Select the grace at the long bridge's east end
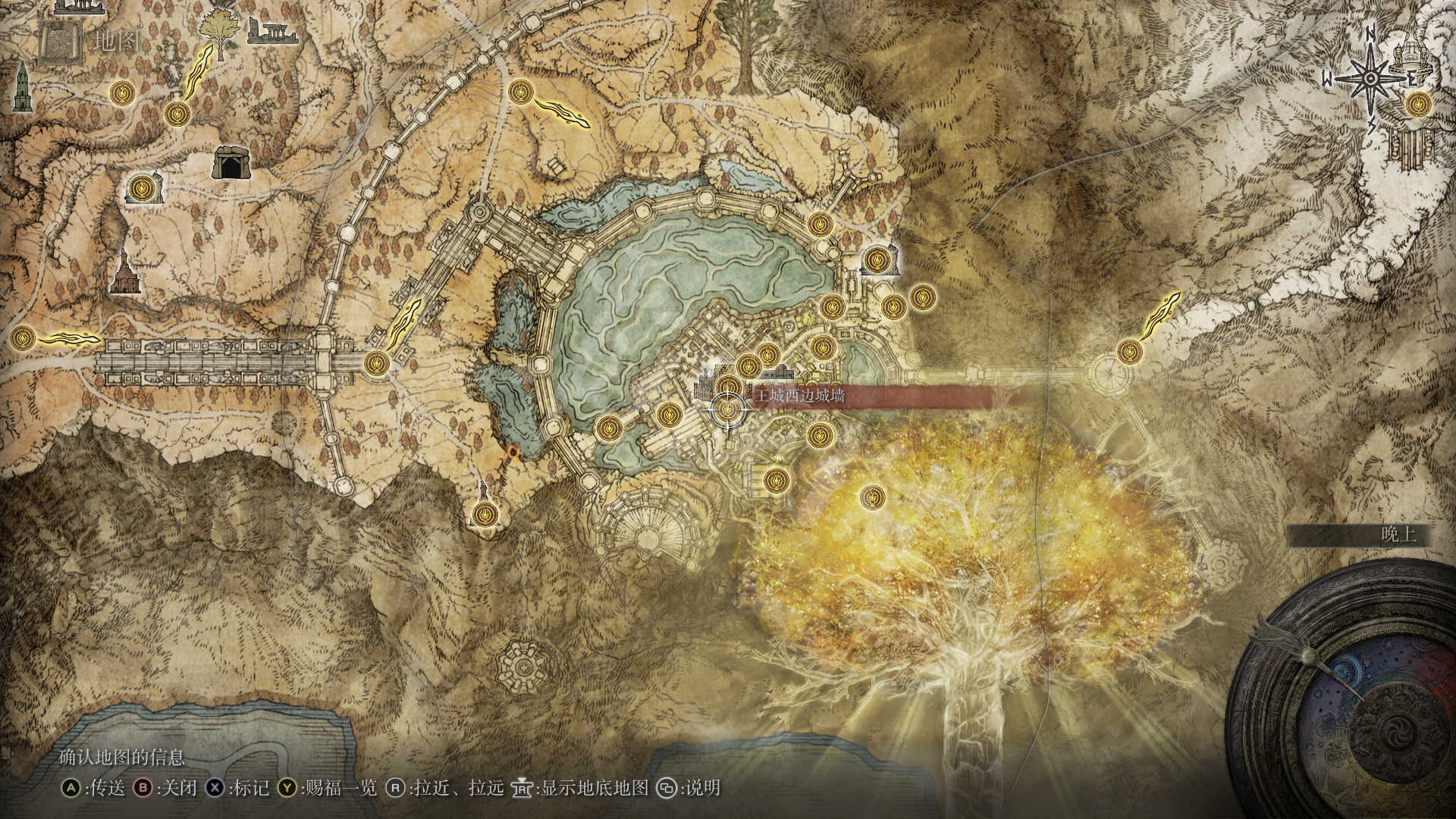Viewport: 1456px width, 819px height. point(375,363)
